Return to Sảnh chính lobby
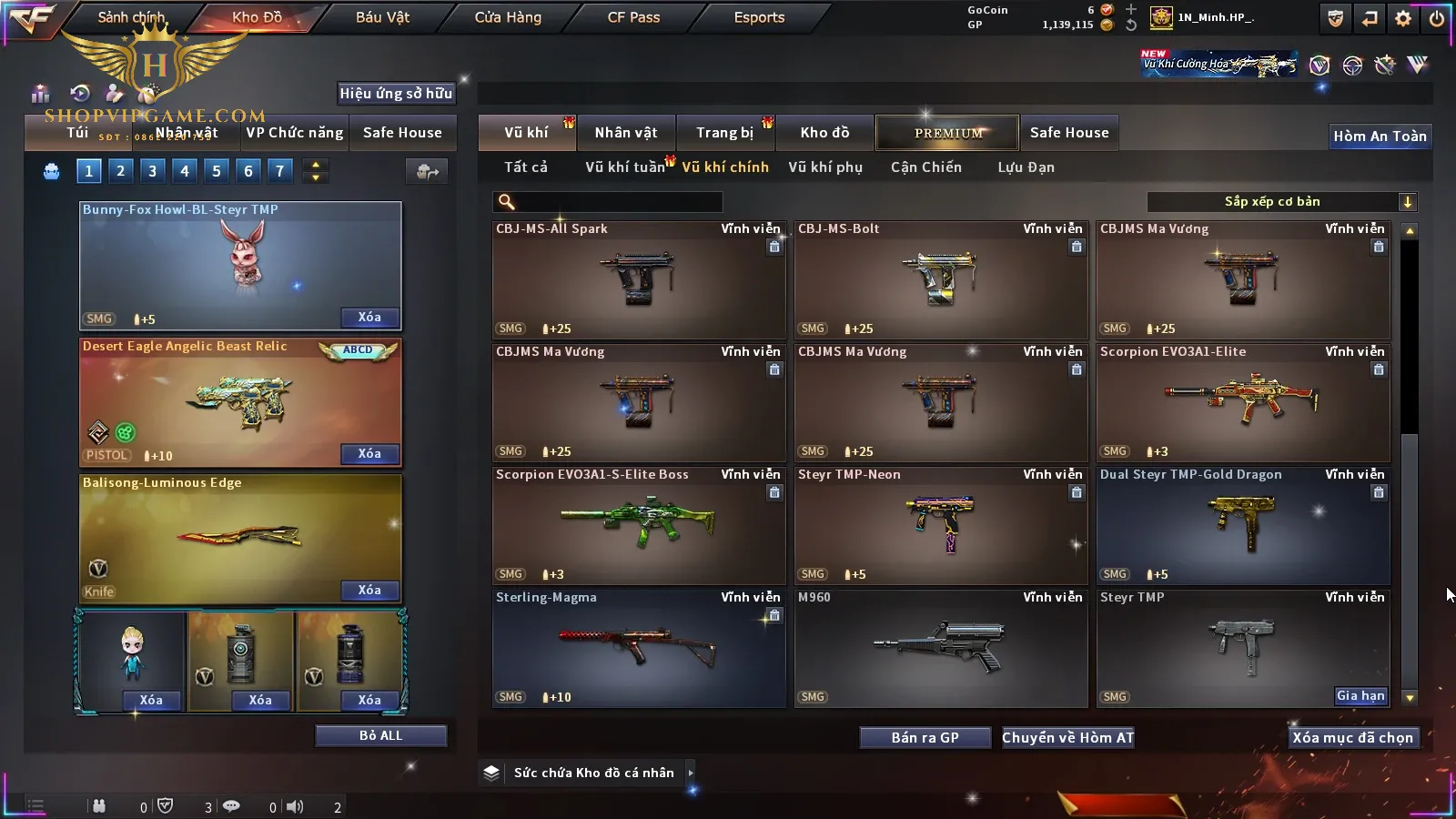The height and width of the screenshot is (819, 1456). [x=131, y=17]
